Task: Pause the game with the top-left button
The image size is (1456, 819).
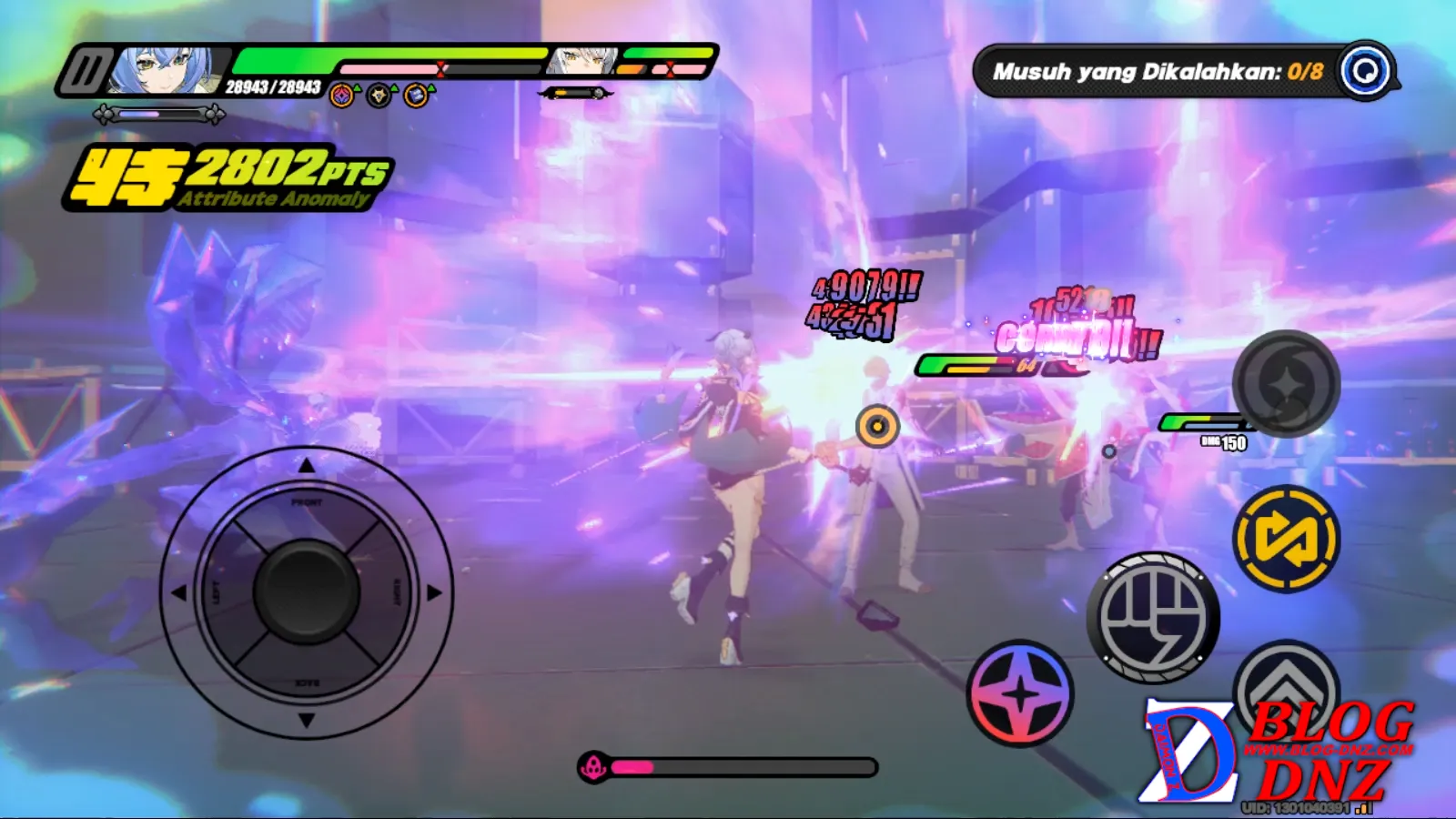Action: click(85, 71)
